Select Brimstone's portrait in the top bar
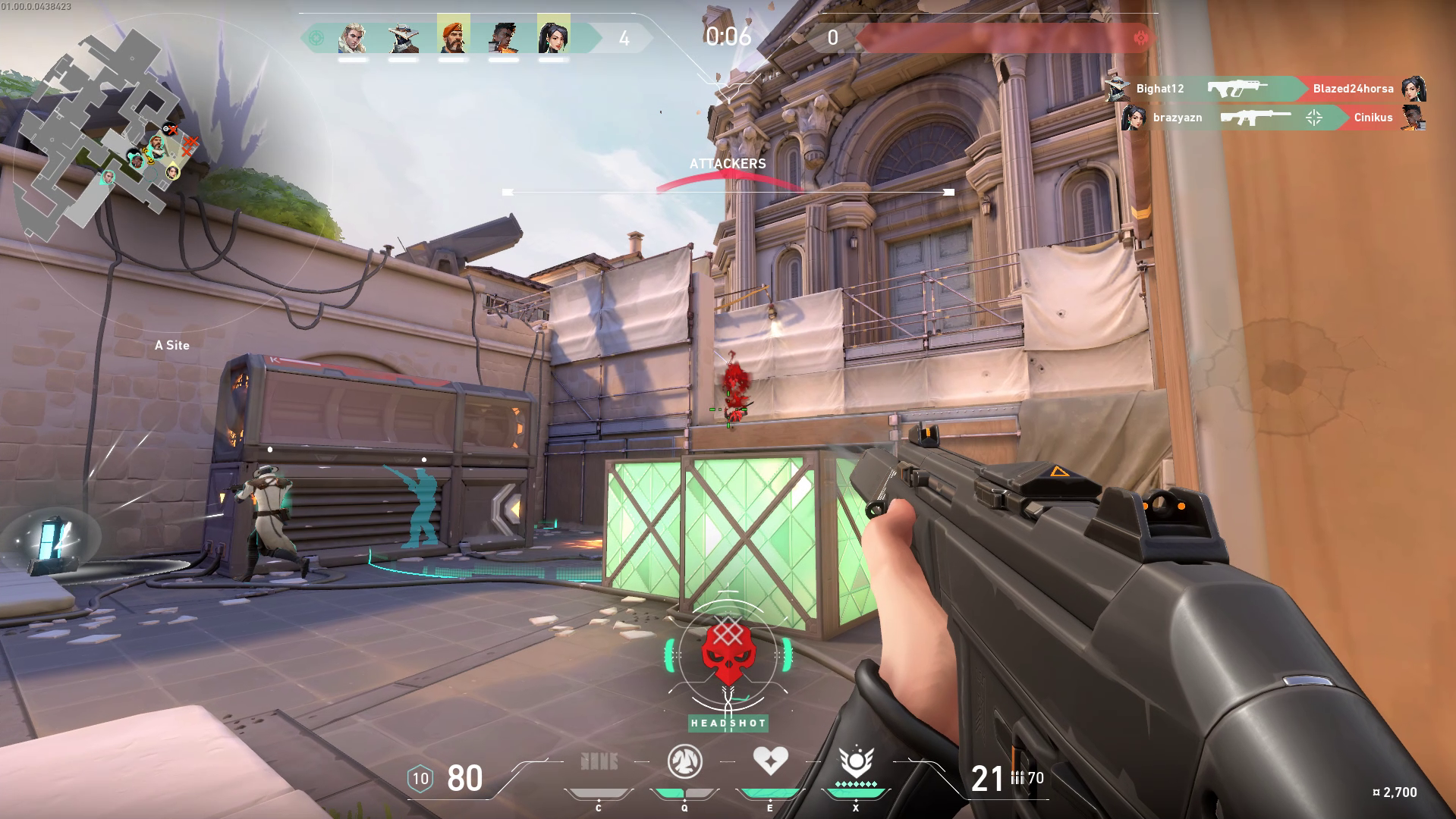Viewport: 1456px width, 819px height. [453, 36]
